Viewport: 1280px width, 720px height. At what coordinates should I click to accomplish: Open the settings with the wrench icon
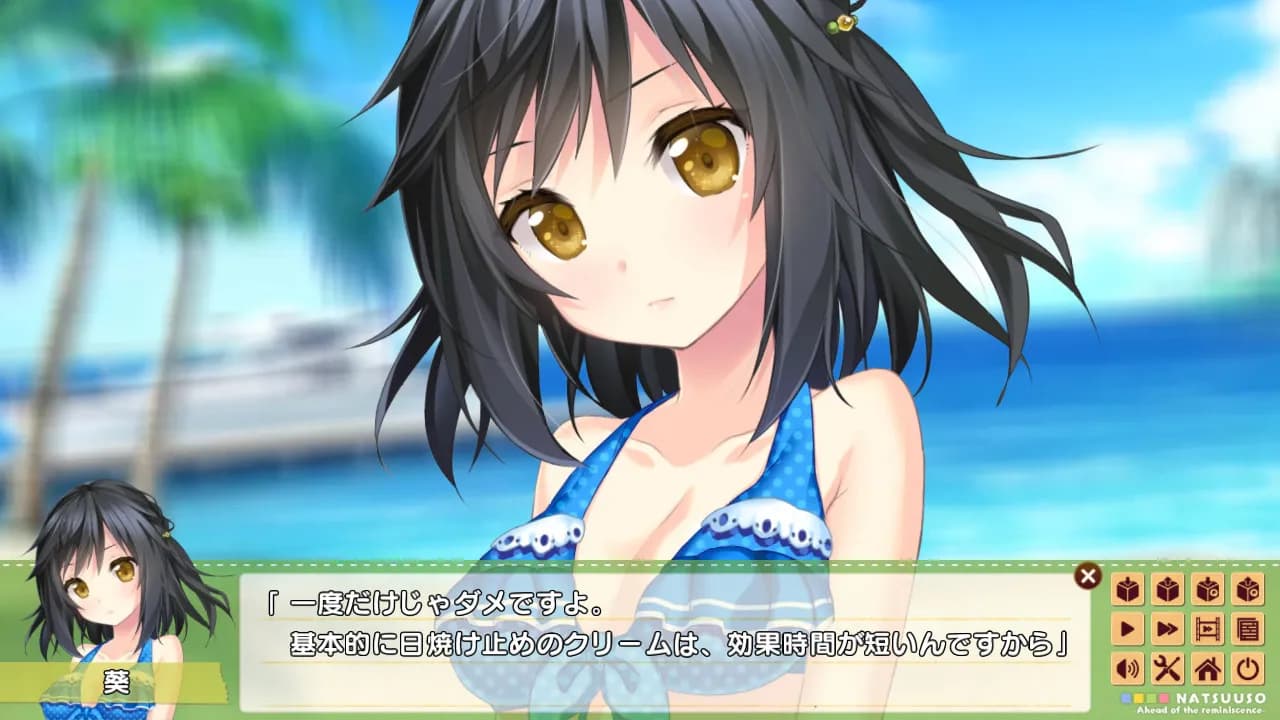click(1166, 668)
